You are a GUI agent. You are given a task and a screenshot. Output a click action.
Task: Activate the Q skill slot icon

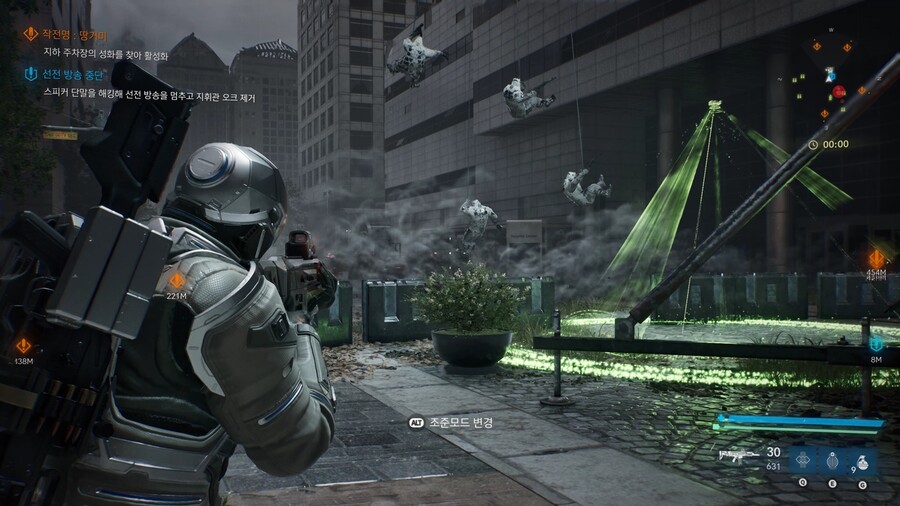tap(802, 461)
